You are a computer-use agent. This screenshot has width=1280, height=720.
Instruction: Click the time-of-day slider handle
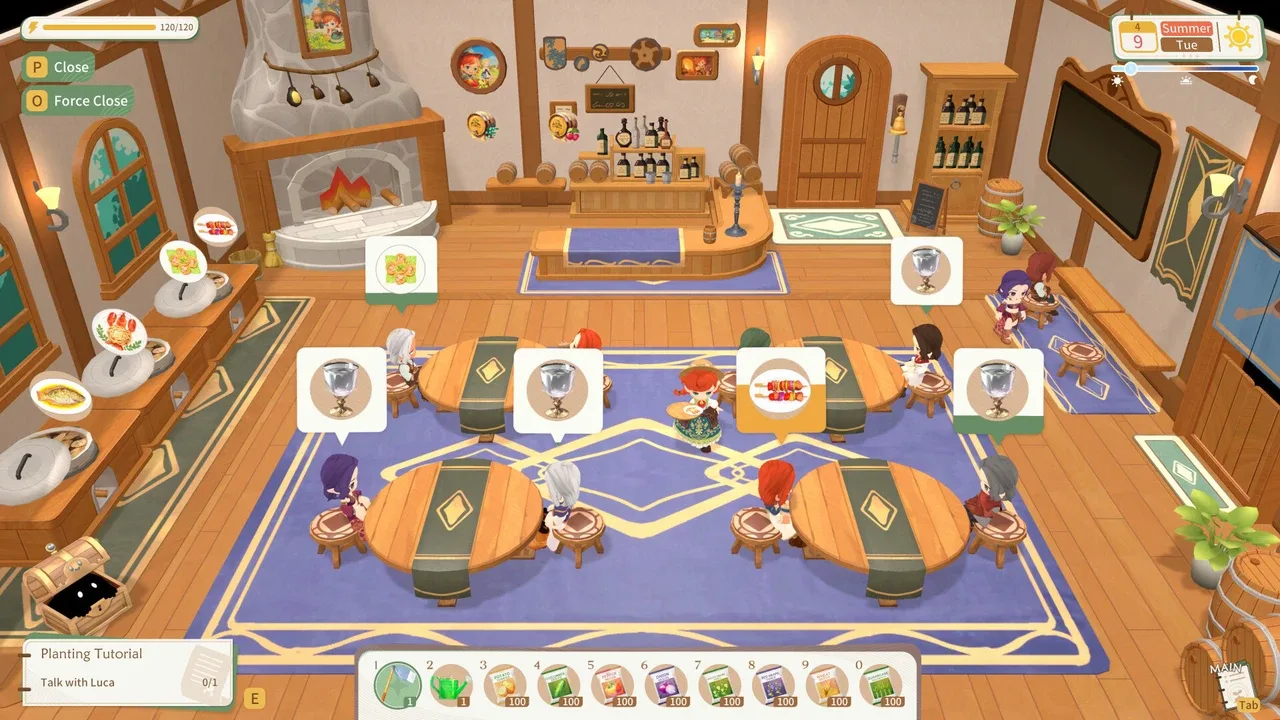pos(1131,68)
